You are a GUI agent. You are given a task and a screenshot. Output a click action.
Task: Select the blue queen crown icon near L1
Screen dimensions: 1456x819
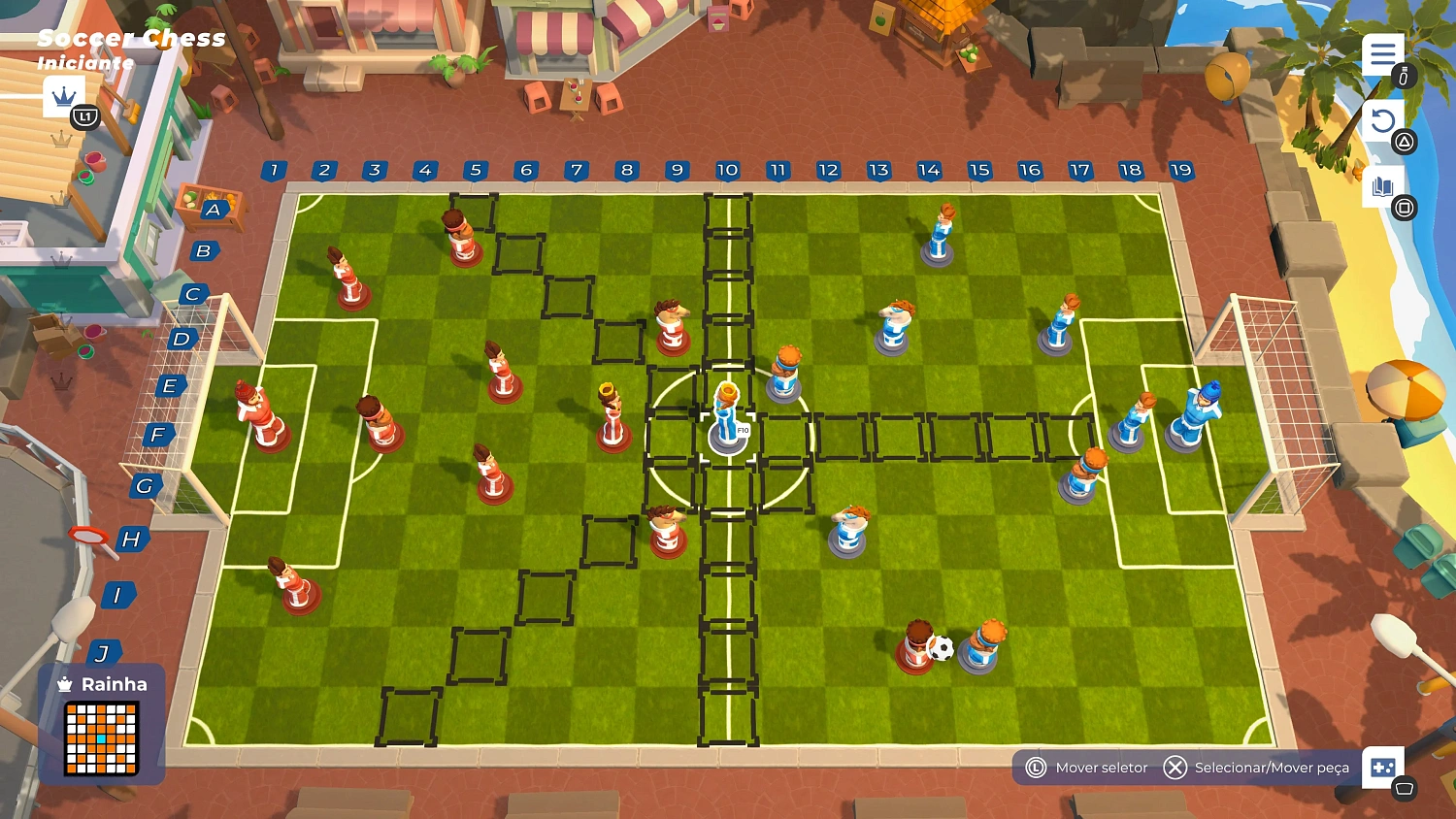click(x=64, y=96)
